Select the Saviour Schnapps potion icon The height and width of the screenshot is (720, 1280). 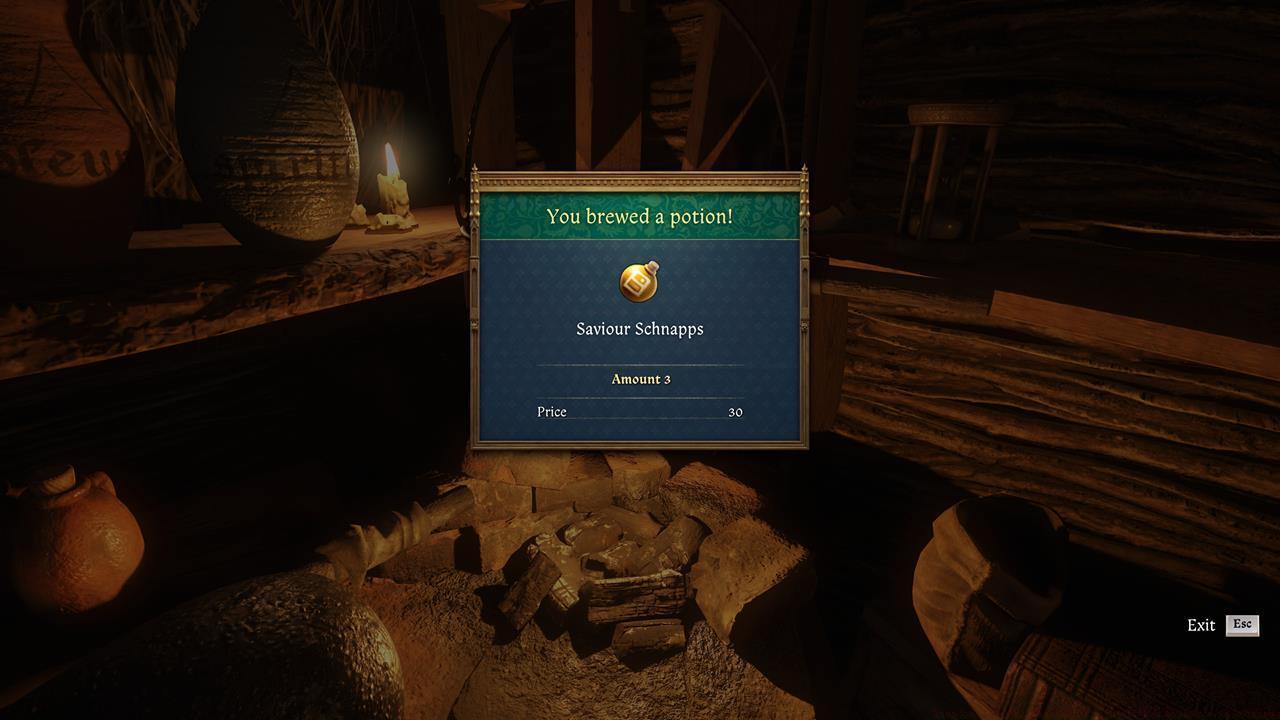click(x=639, y=282)
